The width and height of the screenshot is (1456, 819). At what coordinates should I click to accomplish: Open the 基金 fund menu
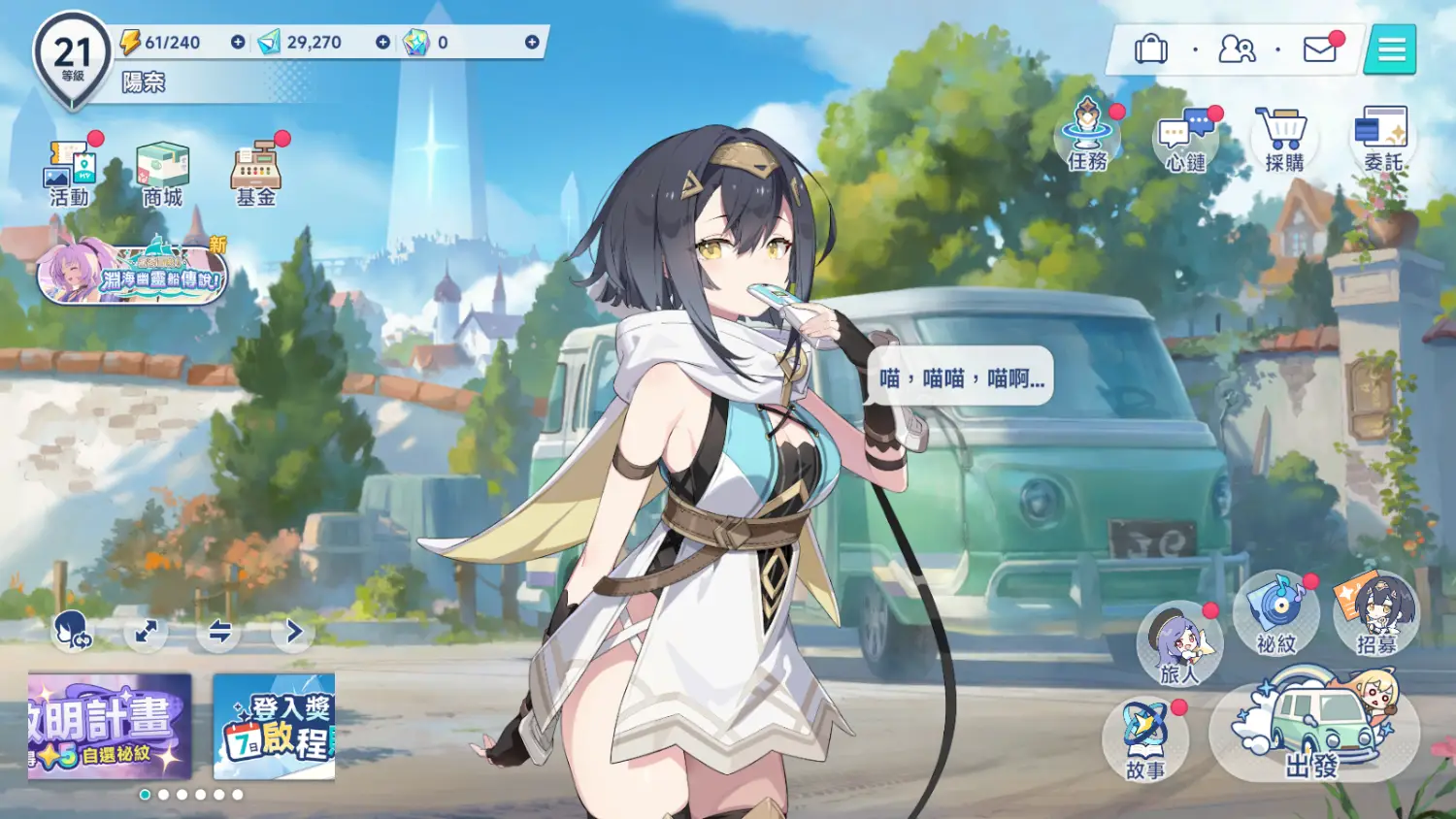[256, 173]
